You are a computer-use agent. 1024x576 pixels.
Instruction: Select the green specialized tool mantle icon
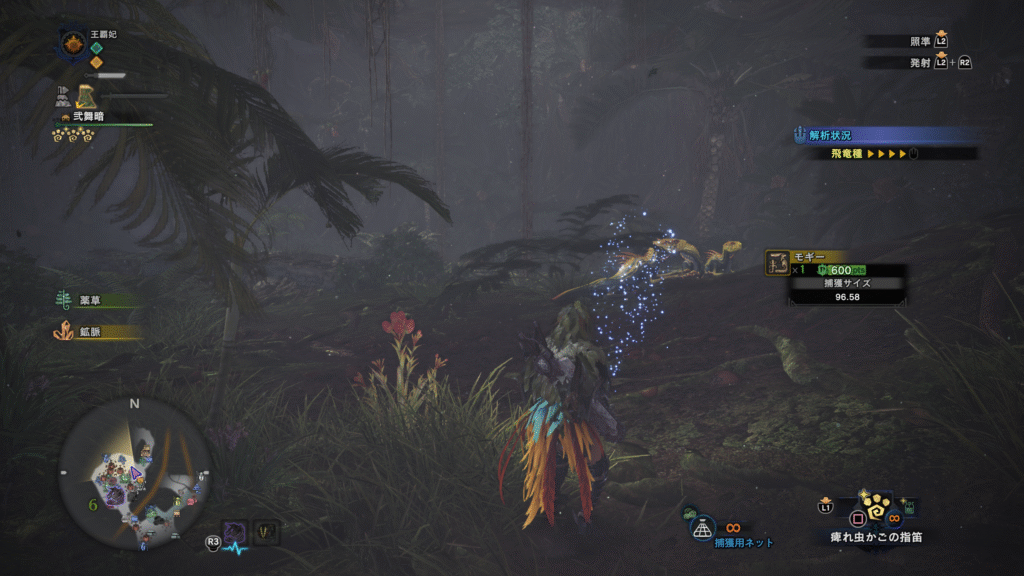tap(86, 96)
